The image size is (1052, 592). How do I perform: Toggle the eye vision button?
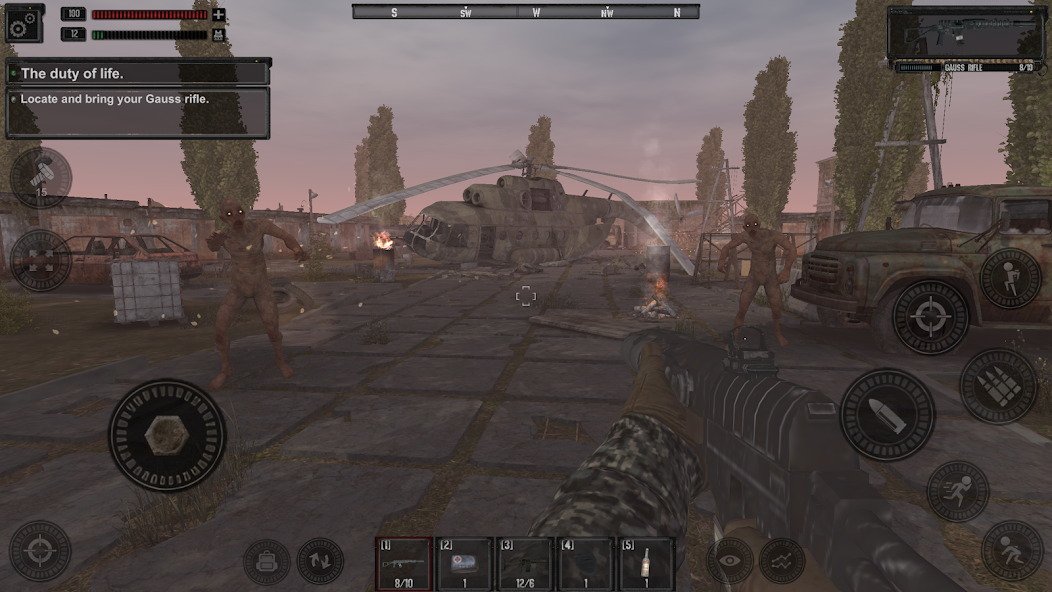click(730, 561)
